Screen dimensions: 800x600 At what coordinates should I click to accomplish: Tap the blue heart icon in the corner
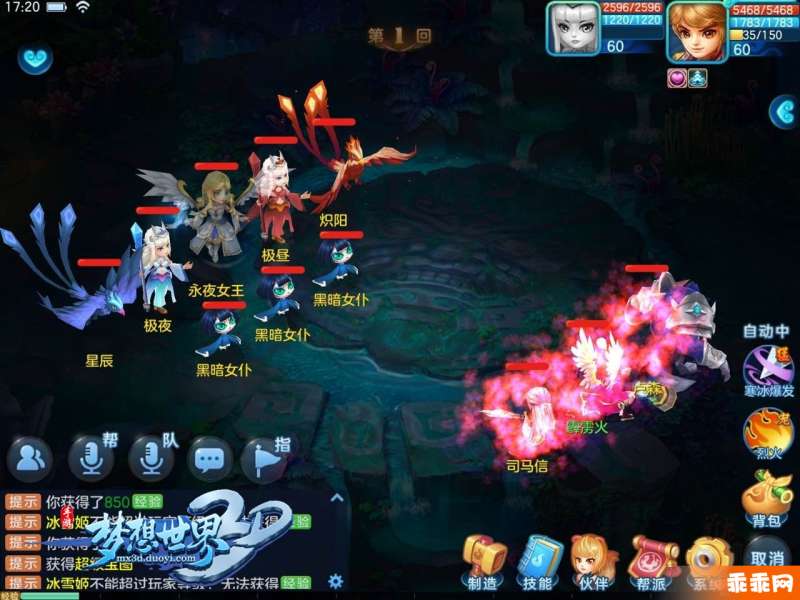tap(36, 58)
